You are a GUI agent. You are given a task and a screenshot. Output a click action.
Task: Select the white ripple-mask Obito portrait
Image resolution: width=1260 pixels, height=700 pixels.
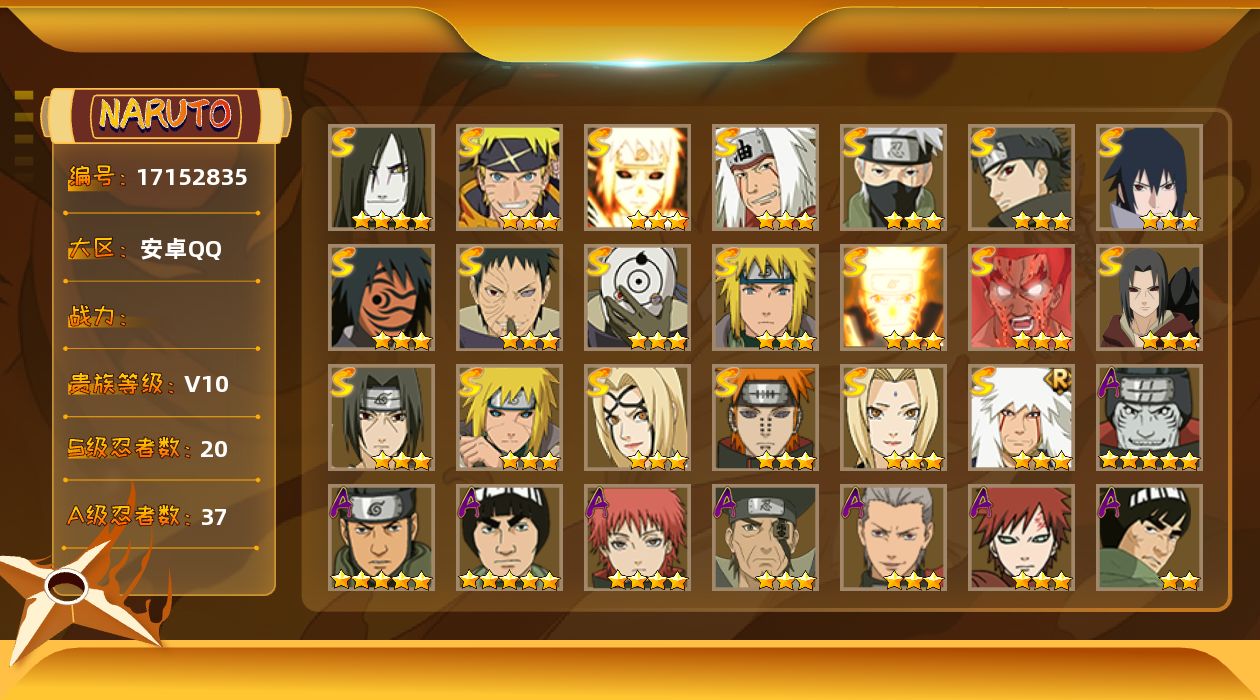pos(637,297)
